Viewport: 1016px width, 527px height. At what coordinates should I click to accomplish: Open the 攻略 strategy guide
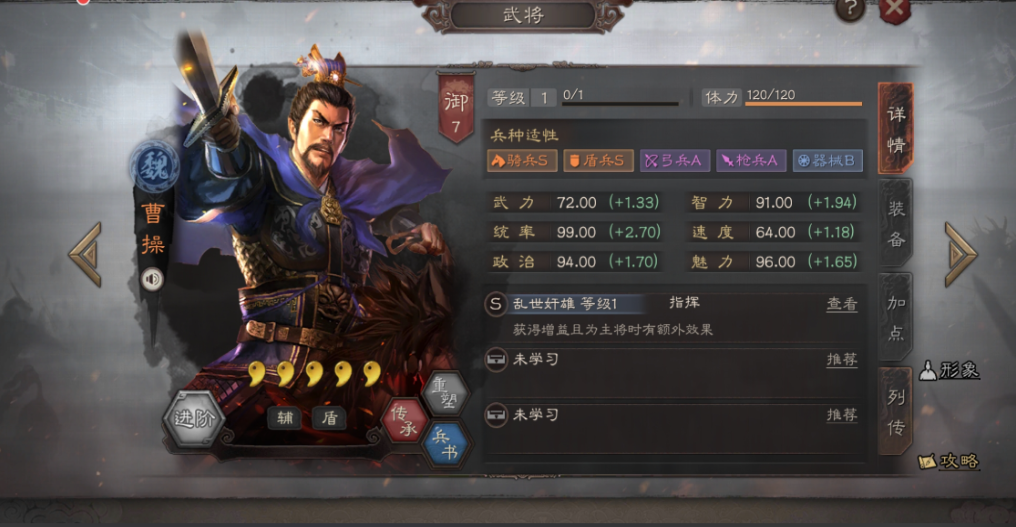pyautogui.click(x=948, y=461)
